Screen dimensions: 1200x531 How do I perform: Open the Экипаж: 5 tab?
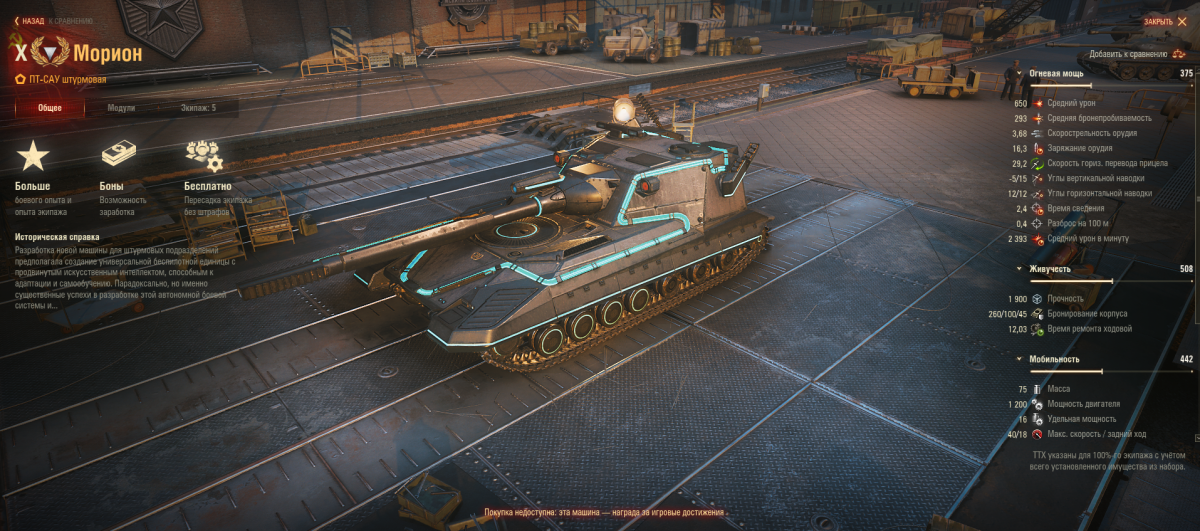pos(198,108)
